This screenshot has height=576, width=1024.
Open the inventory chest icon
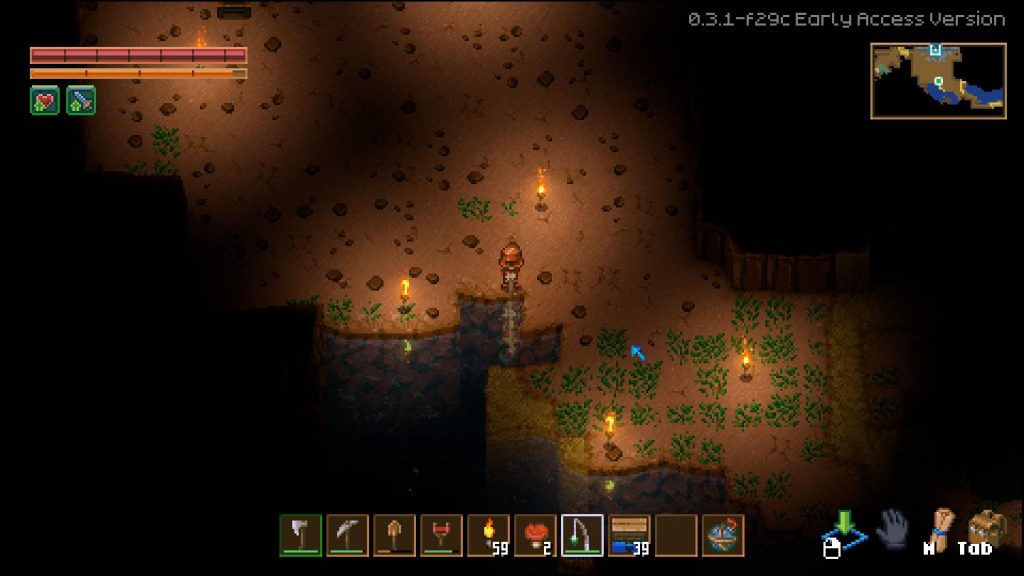click(x=985, y=527)
